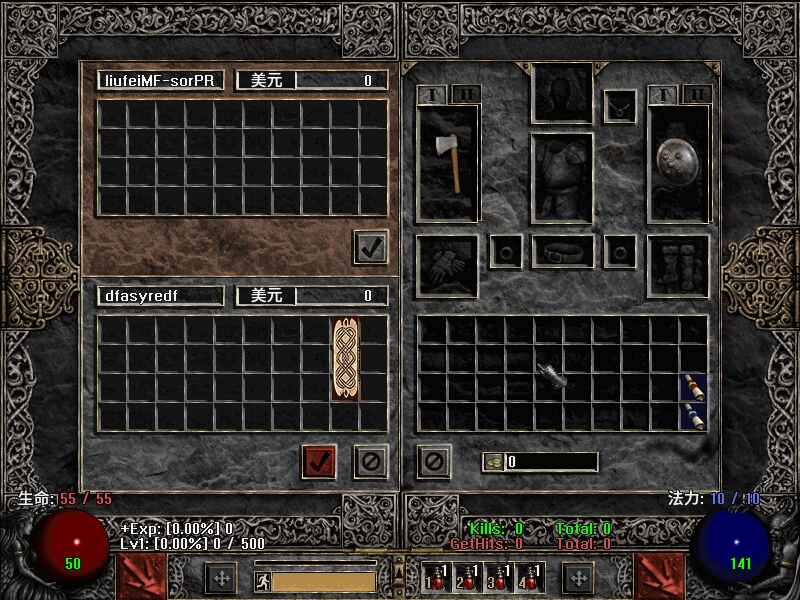The width and height of the screenshot is (800, 600).
Task: Cancel trade using button beside red checkmark
Action: [x=371, y=461]
